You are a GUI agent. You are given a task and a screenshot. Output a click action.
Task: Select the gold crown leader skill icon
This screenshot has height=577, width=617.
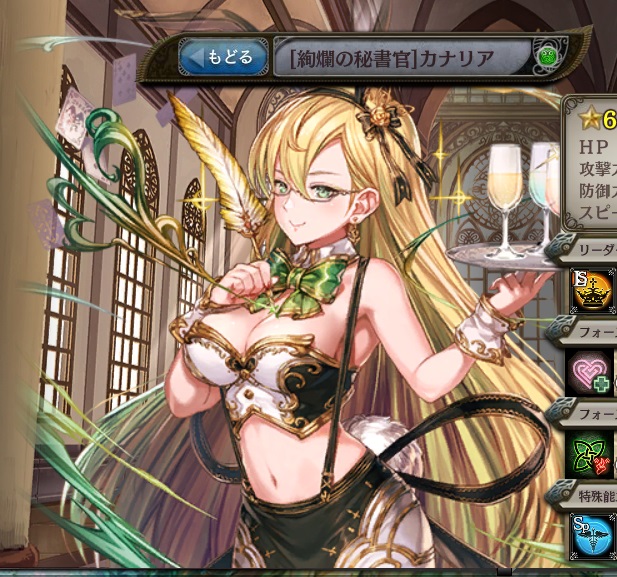click(592, 291)
